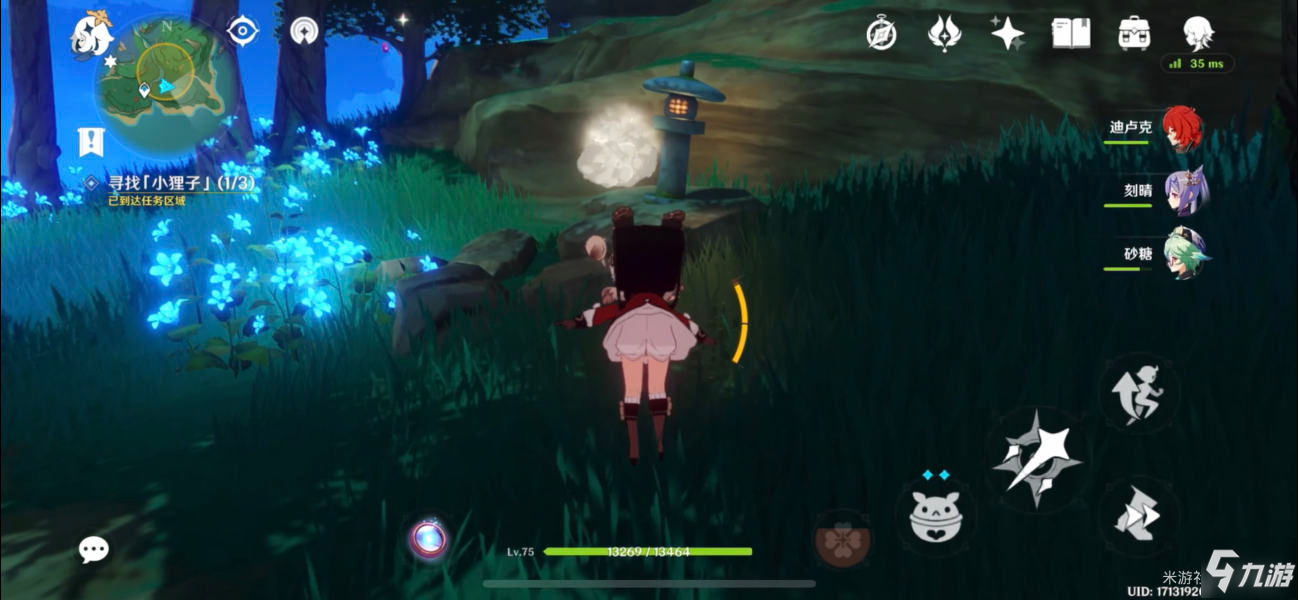
Task: Switch to party member 刻晴
Action: click(1186, 191)
